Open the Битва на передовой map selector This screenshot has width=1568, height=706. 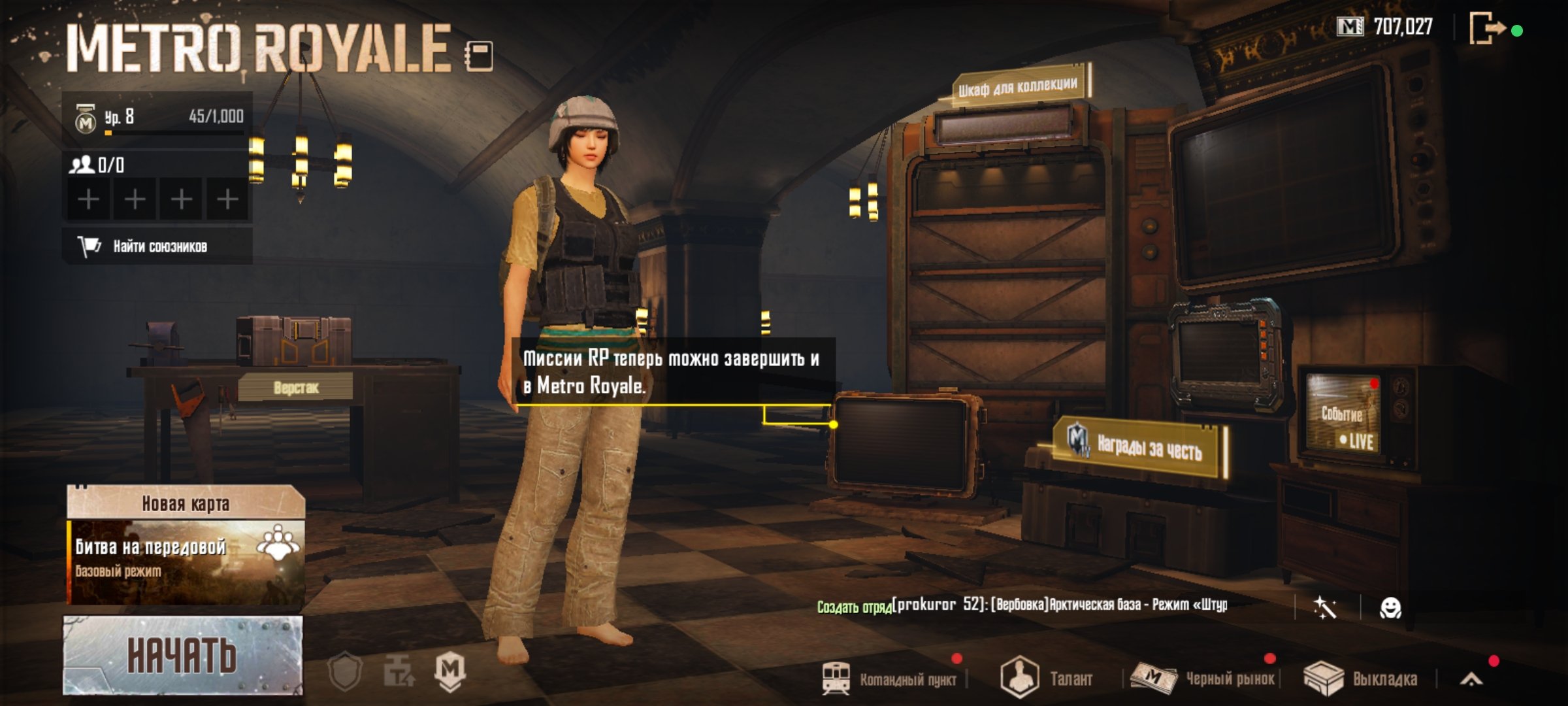point(186,562)
